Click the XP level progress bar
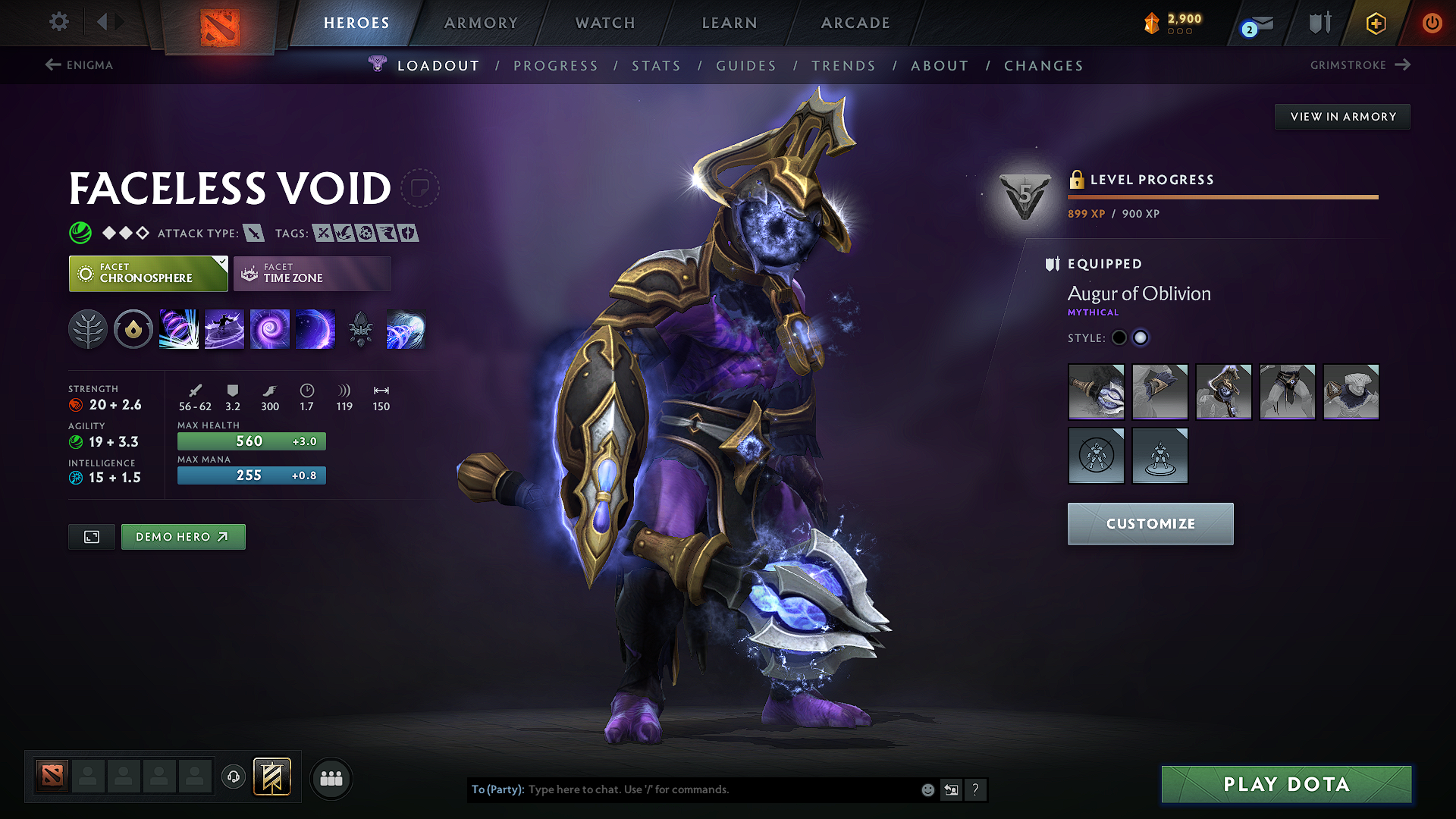Image resolution: width=1456 pixels, height=819 pixels. pyautogui.click(x=1222, y=197)
